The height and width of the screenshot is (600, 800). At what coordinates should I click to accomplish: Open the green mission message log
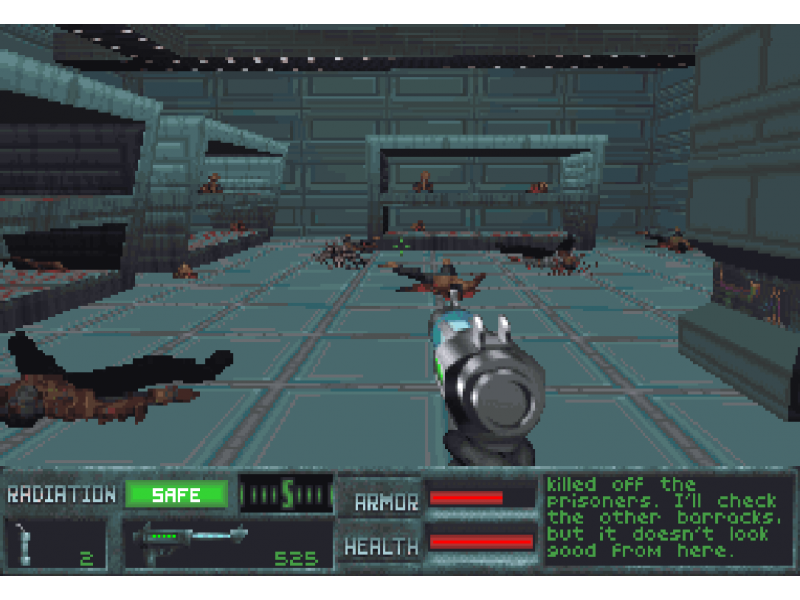[668, 518]
